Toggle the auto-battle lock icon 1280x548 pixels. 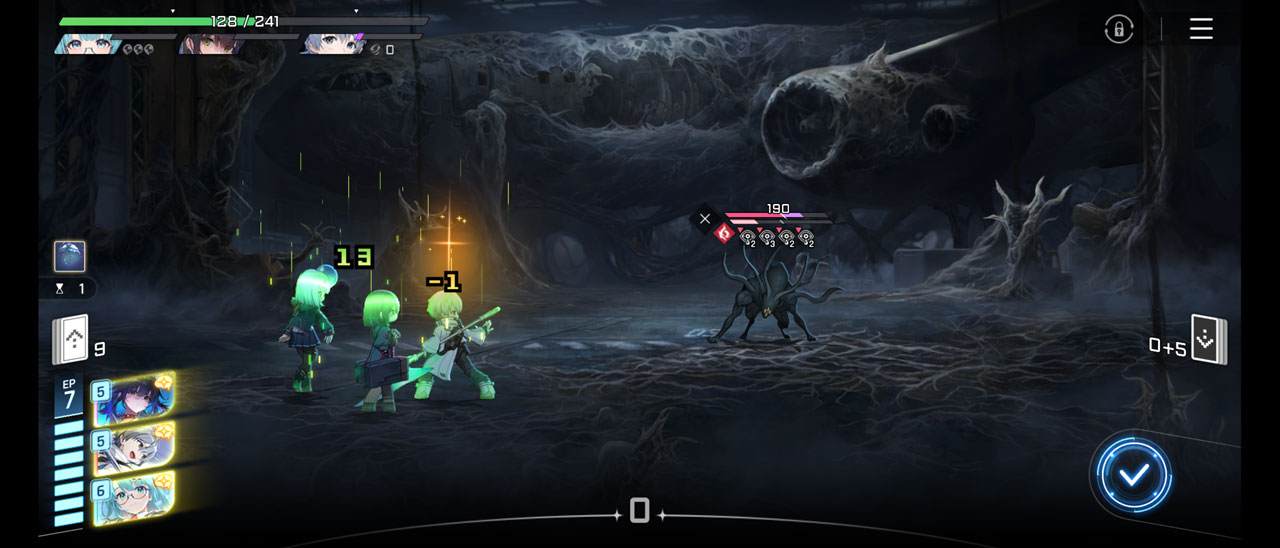point(1119,29)
